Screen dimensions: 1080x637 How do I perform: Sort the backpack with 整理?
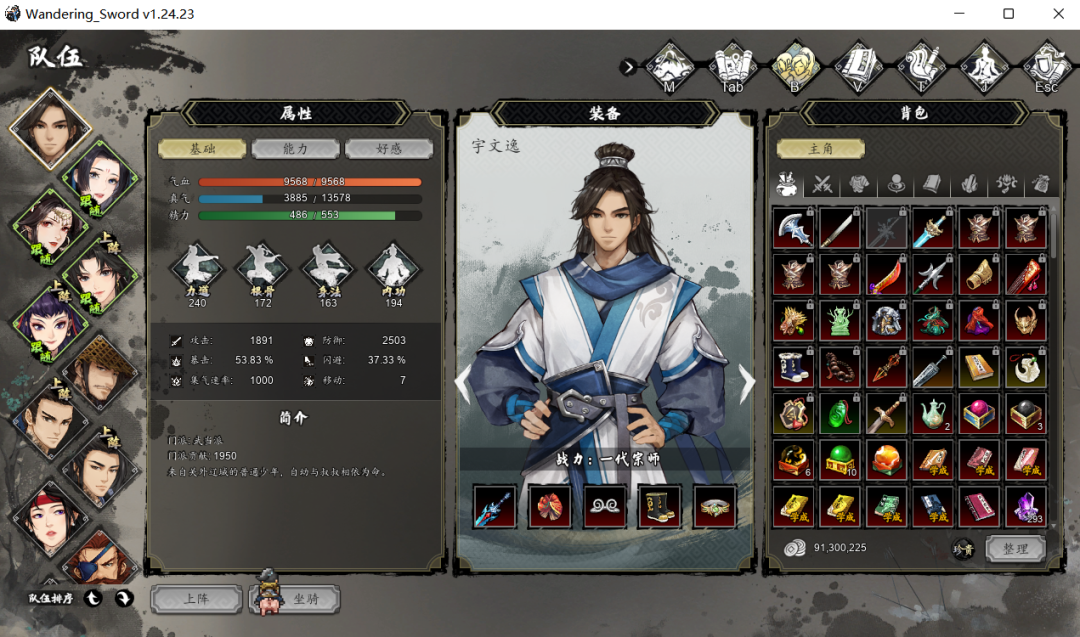[1015, 548]
